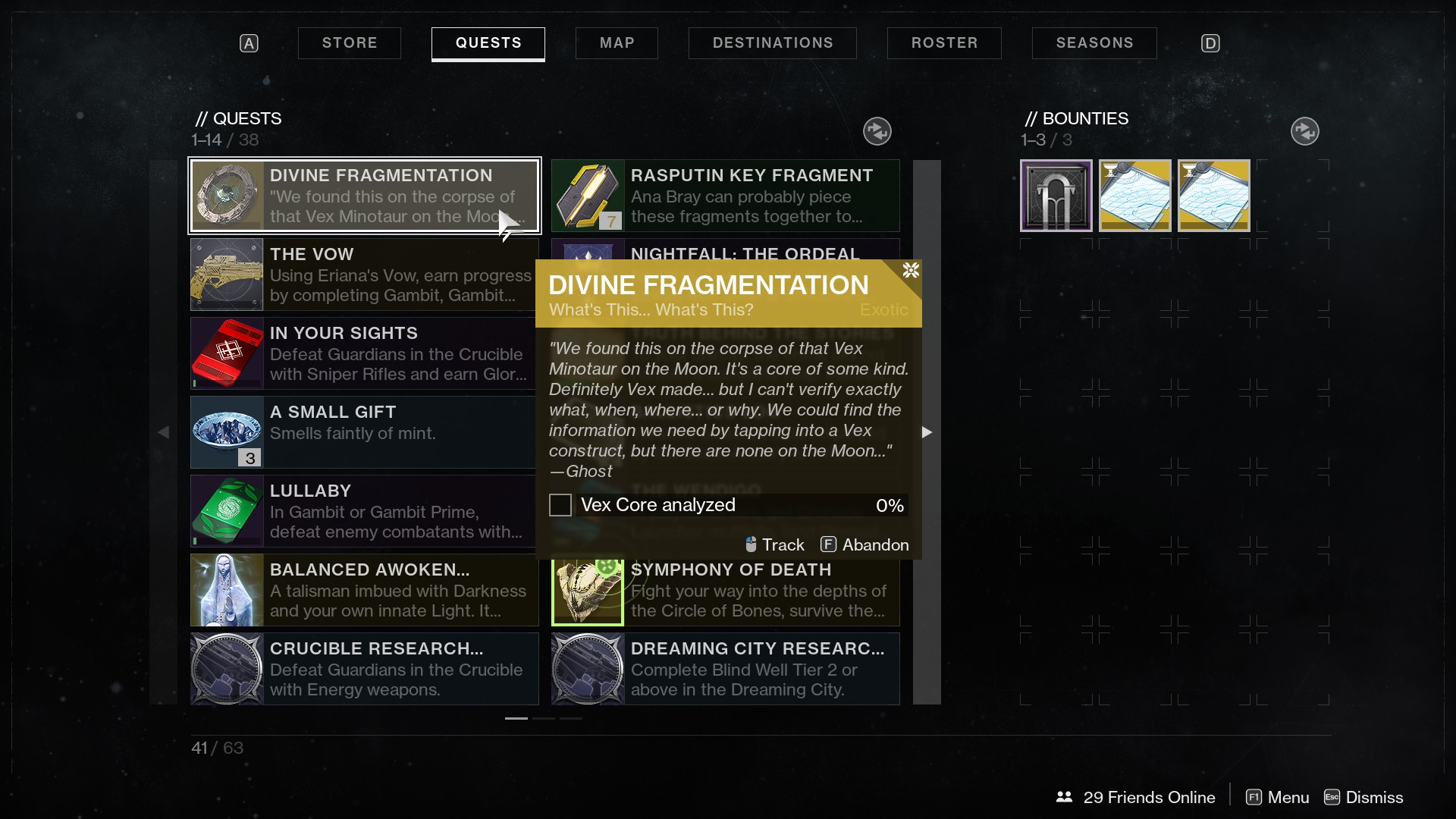This screenshot has height=819, width=1456.
Task: Show the Seasons tab
Action: [x=1094, y=43]
